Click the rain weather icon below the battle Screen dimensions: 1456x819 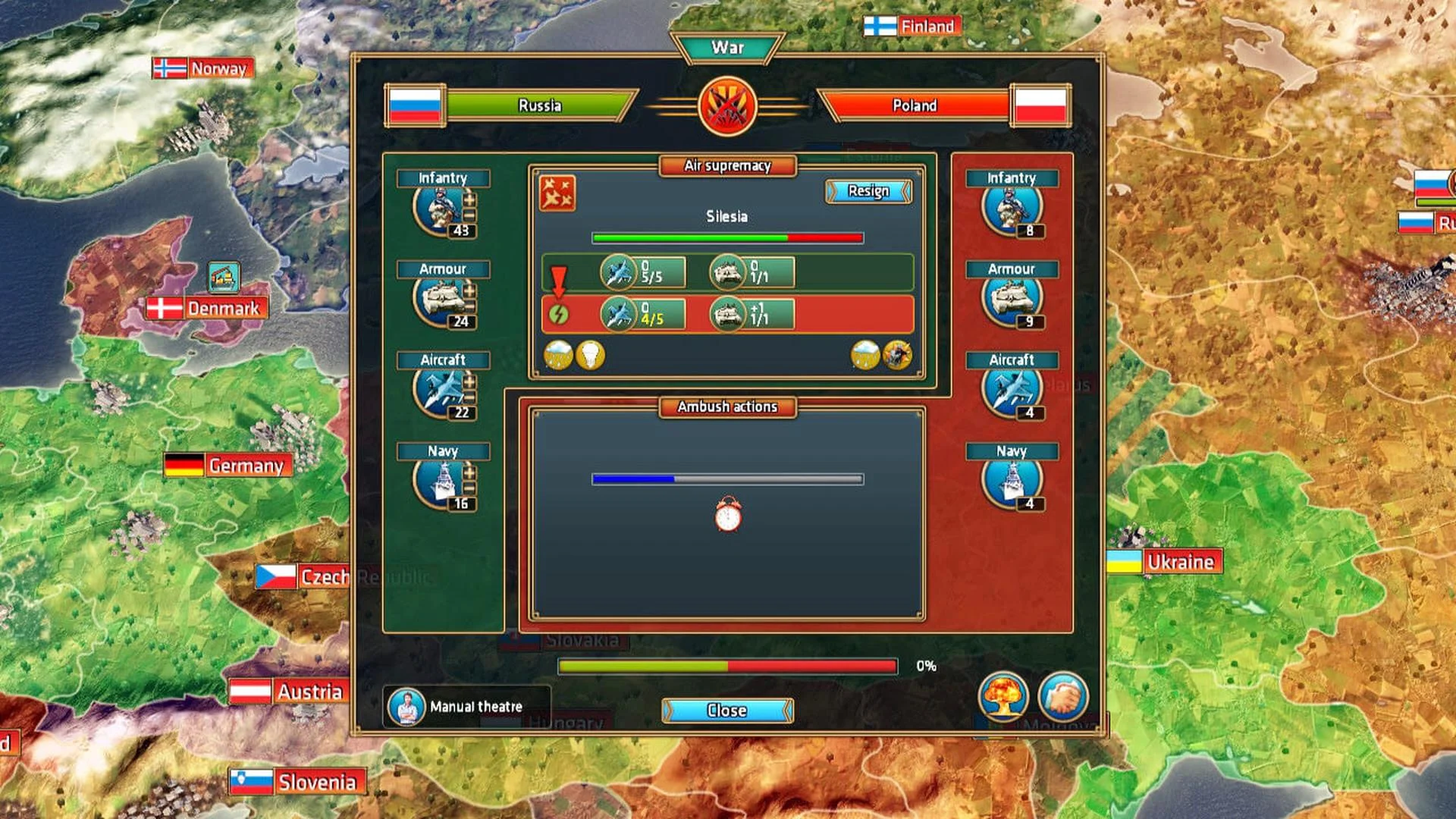click(x=559, y=353)
